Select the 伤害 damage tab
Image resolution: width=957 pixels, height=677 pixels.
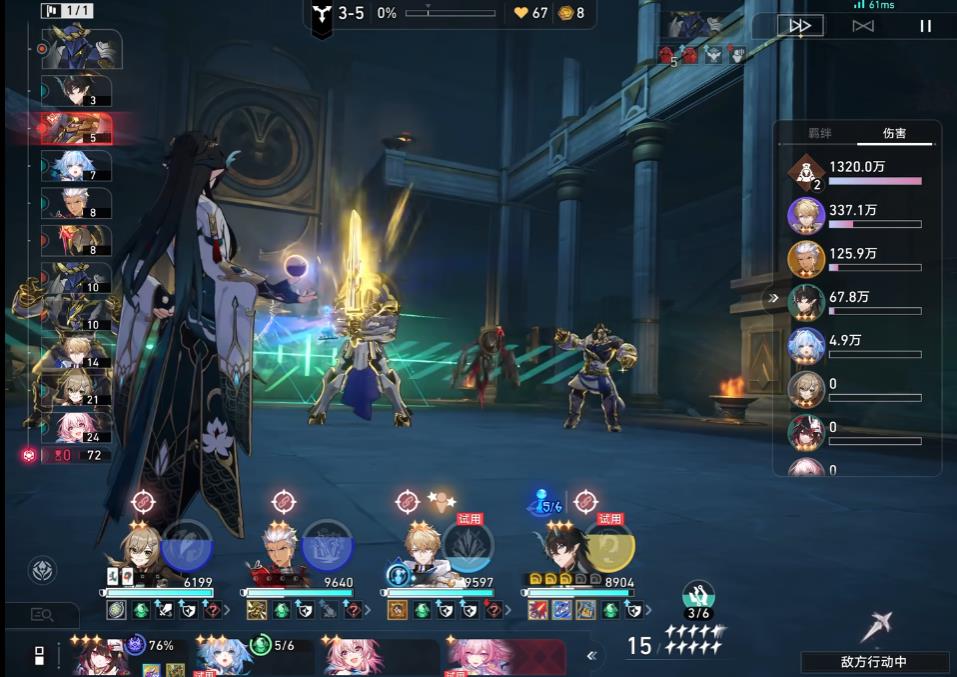pyautogui.click(x=894, y=133)
